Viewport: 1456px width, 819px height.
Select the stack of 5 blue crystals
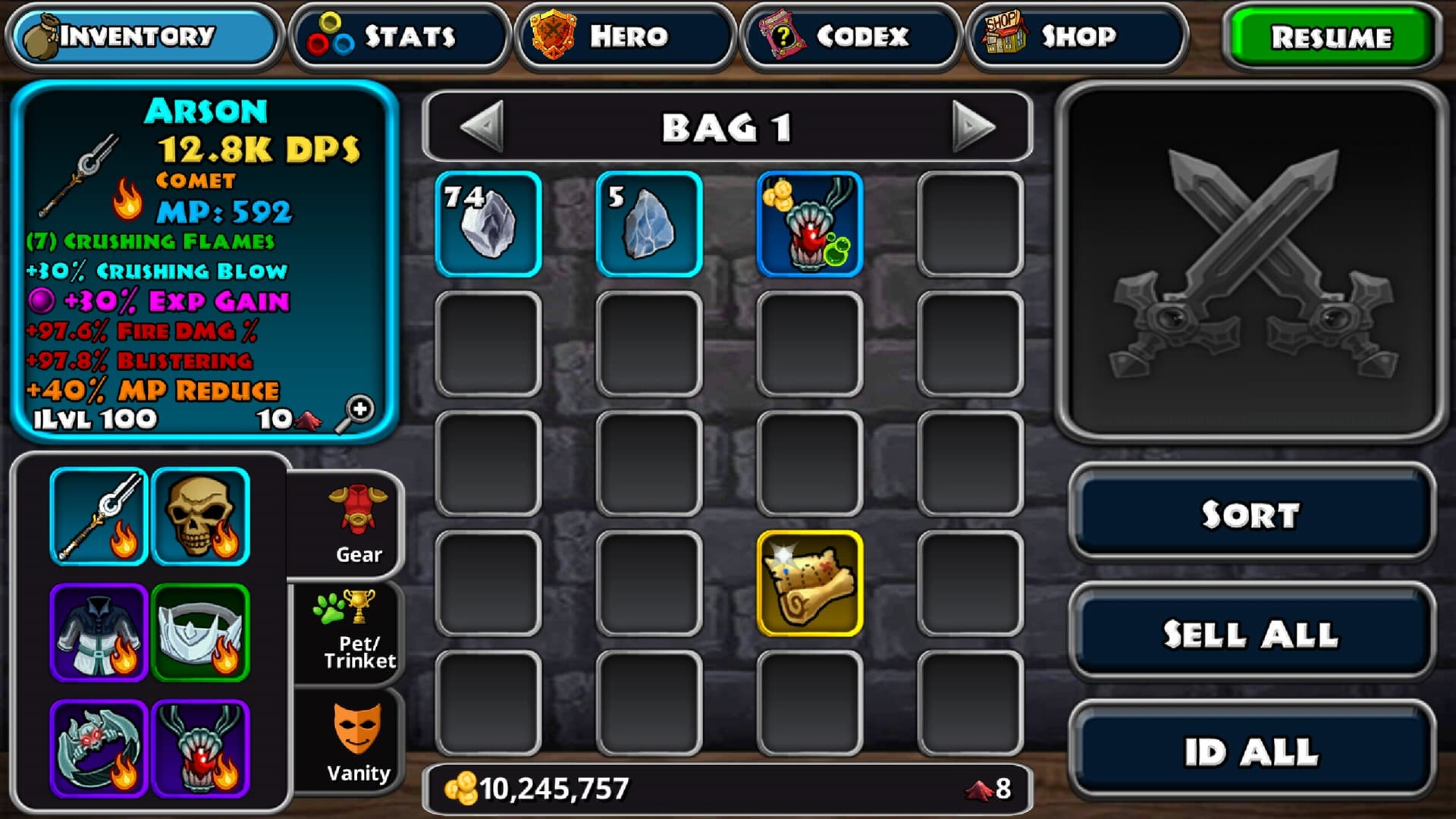coord(649,224)
